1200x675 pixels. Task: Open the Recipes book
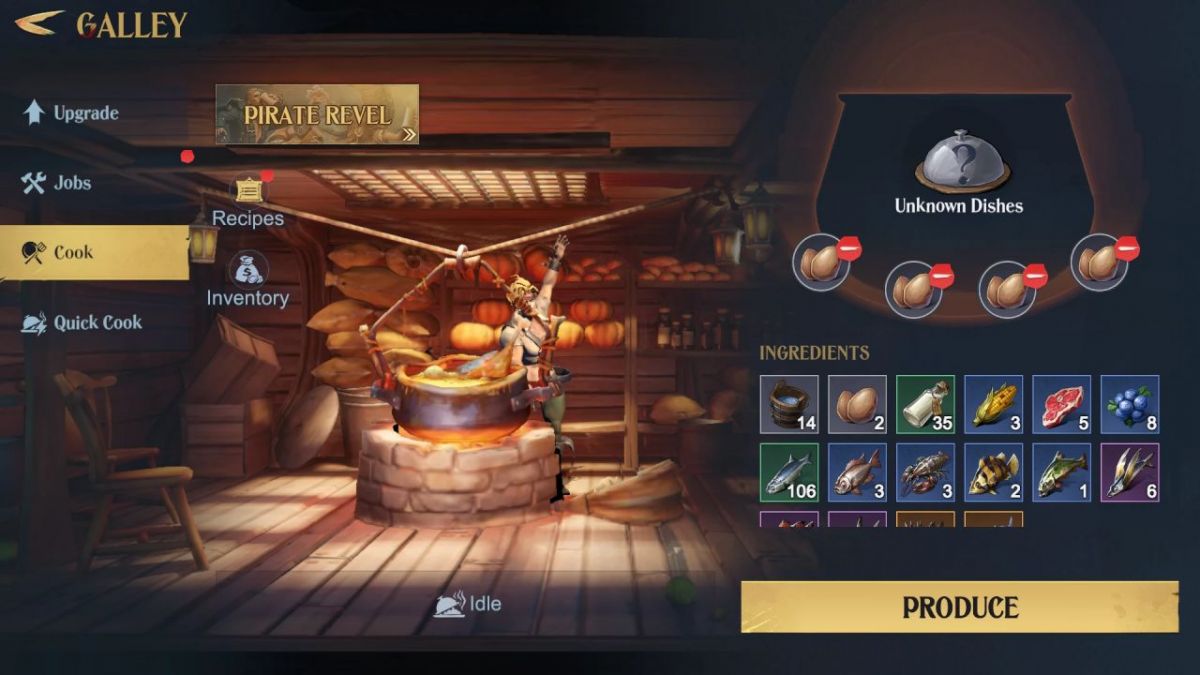click(x=248, y=200)
